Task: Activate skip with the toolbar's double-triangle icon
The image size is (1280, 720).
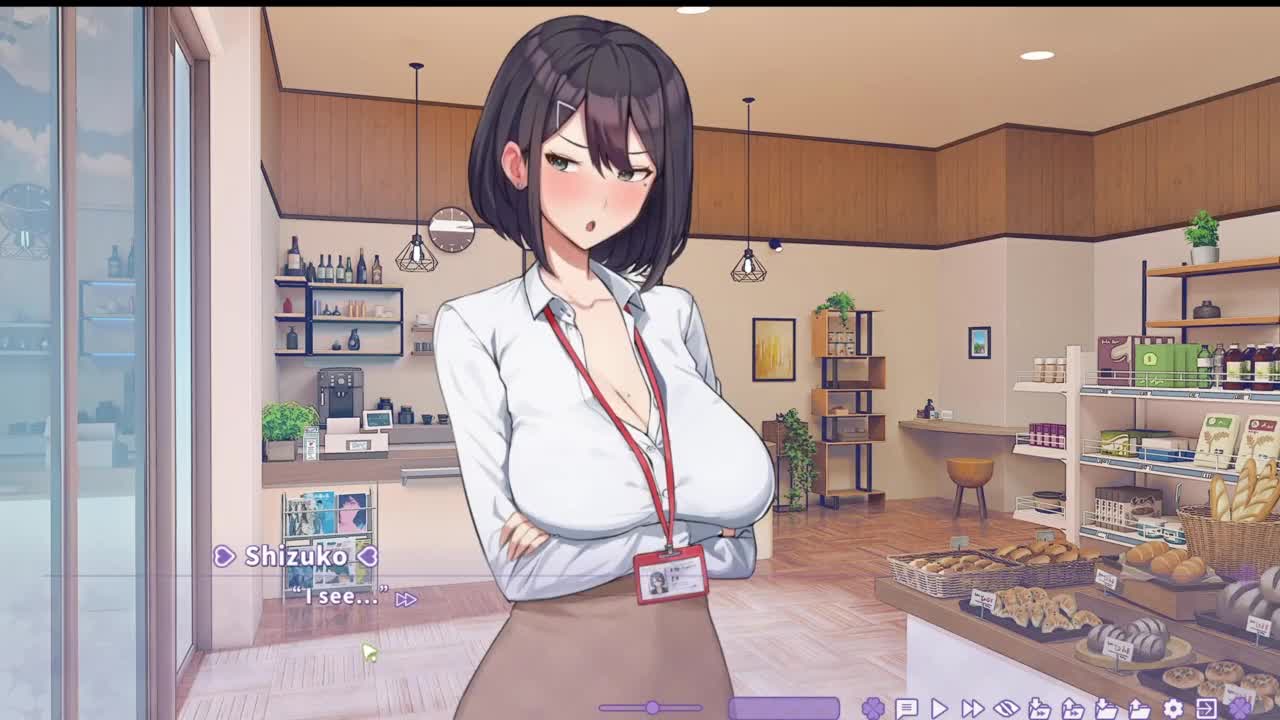Action: [x=972, y=708]
